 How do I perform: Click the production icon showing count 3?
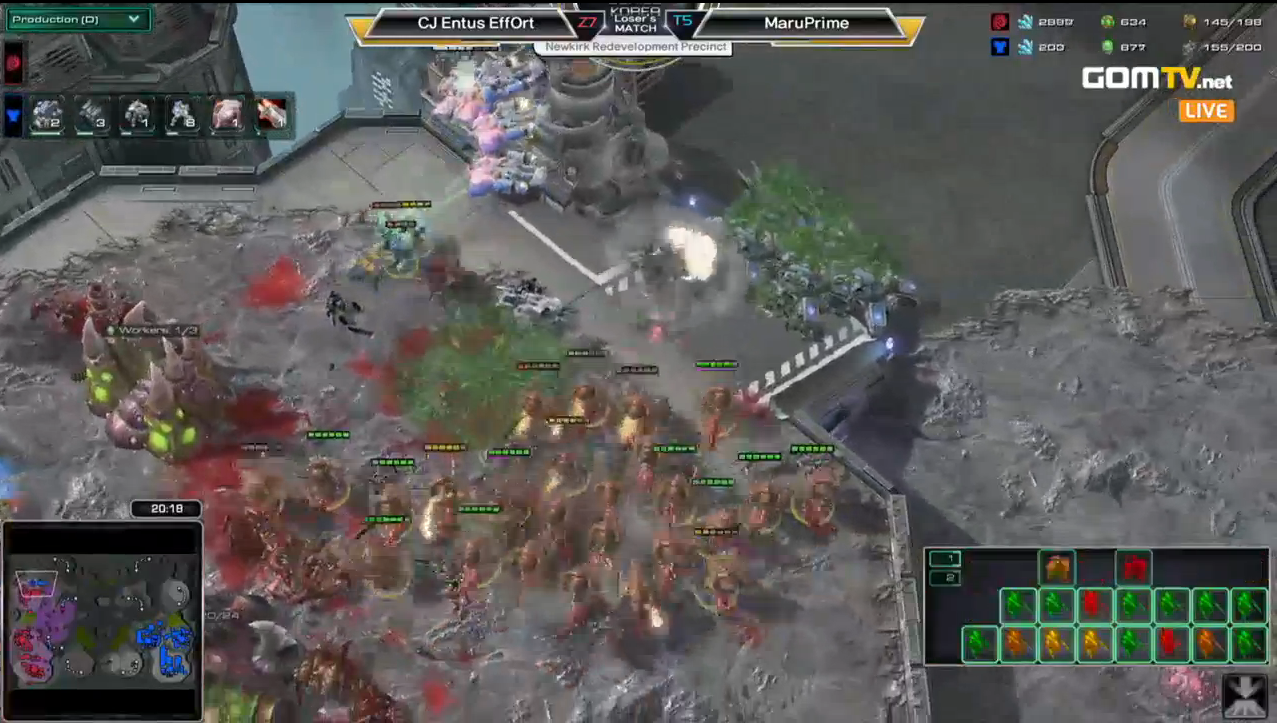tap(92, 115)
